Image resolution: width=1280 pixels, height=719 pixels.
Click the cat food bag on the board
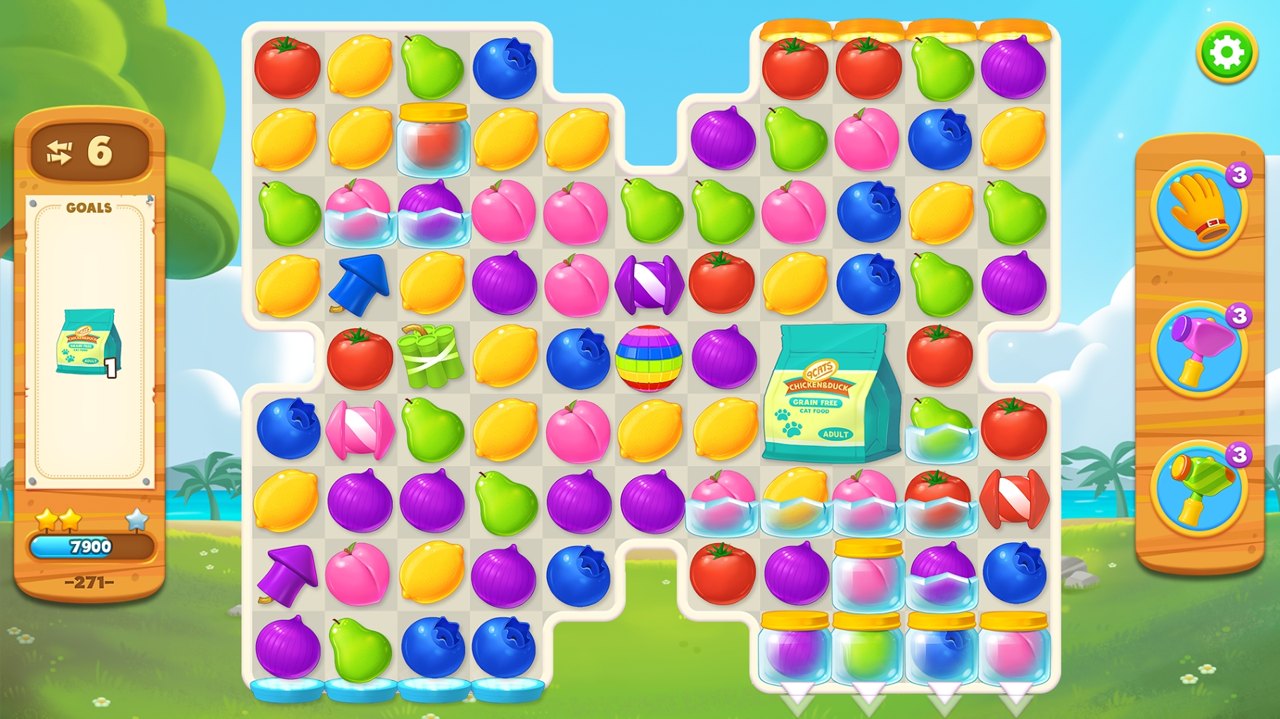(831, 392)
